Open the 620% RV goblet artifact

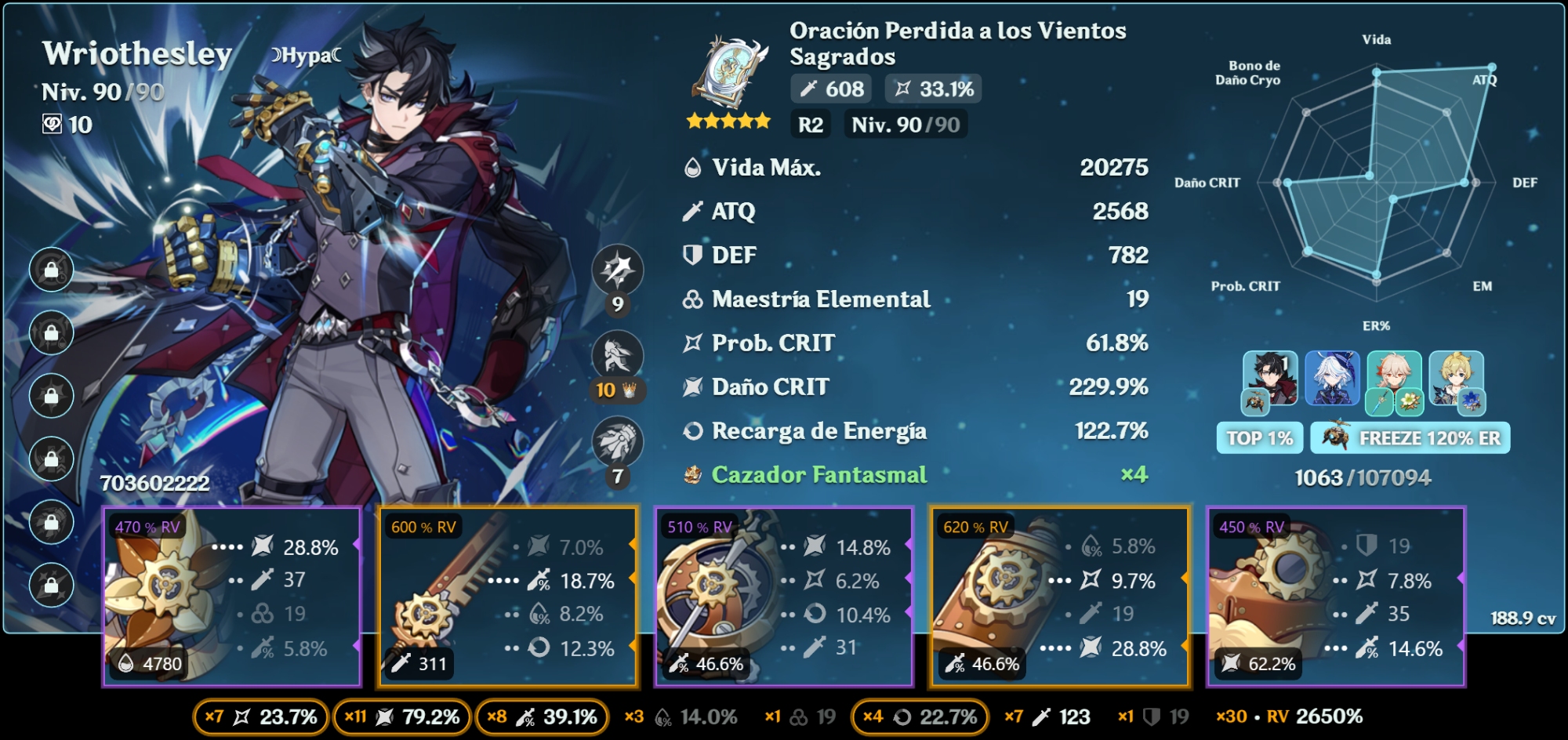click(1060, 597)
